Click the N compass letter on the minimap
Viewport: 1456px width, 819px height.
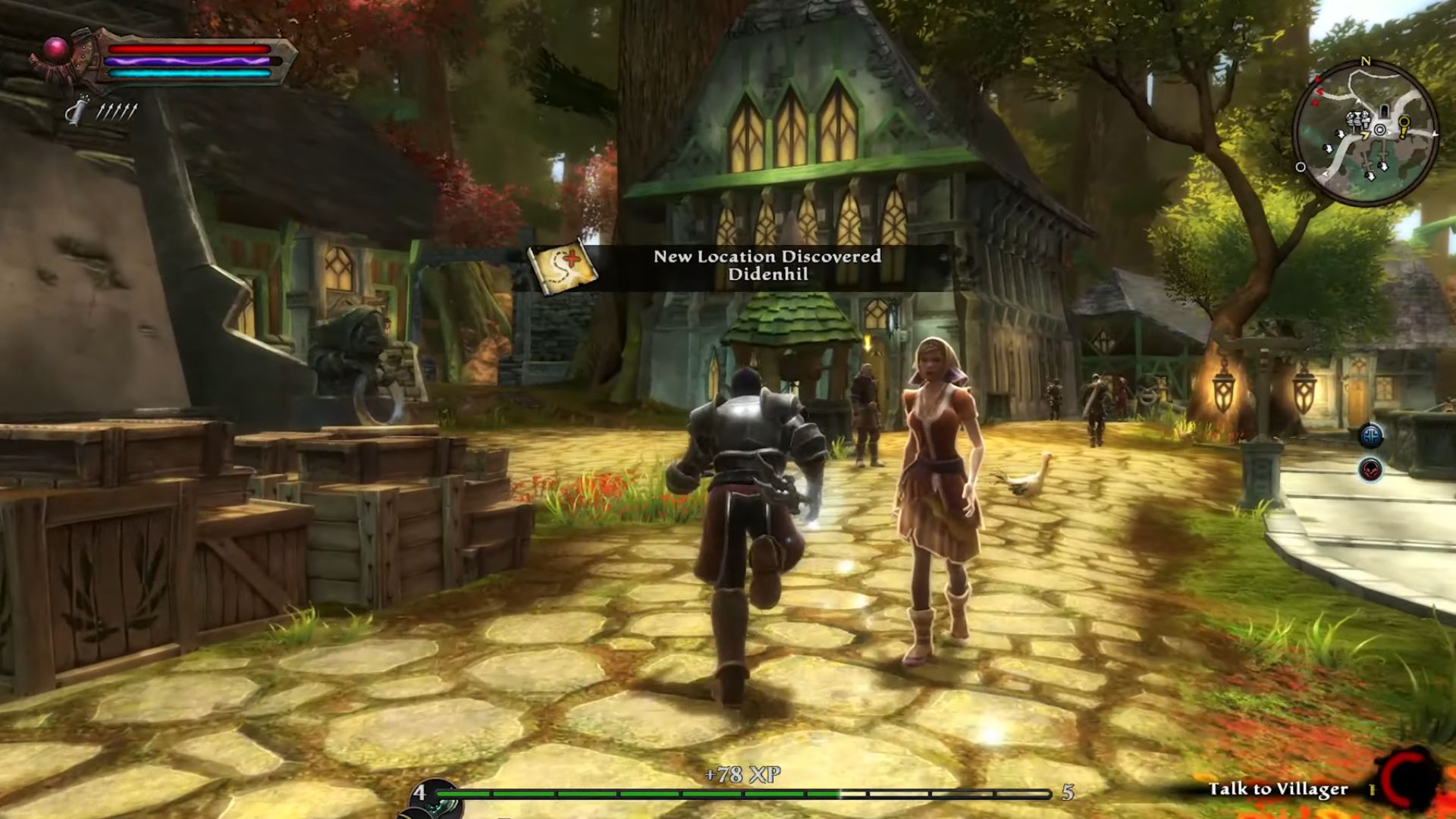tap(1366, 61)
